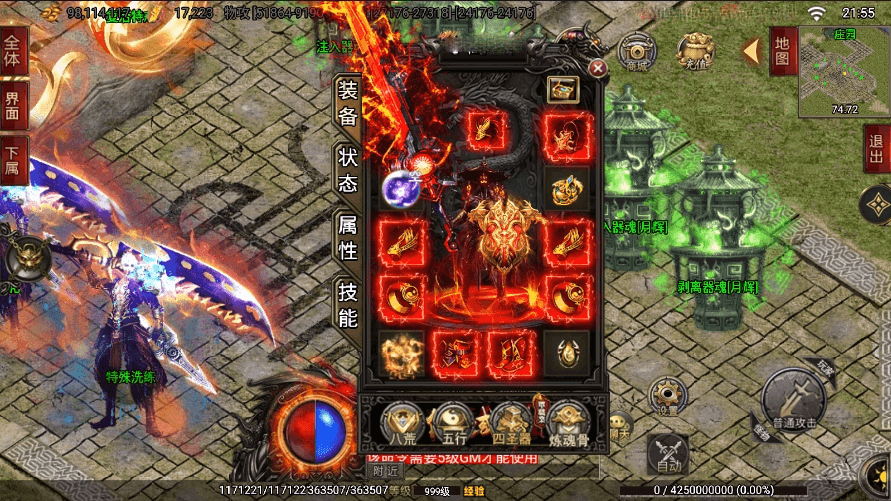The width and height of the screenshot is (891, 501).
Task: Open the 四圣器 sacred relics button
Action: pyautogui.click(x=509, y=425)
